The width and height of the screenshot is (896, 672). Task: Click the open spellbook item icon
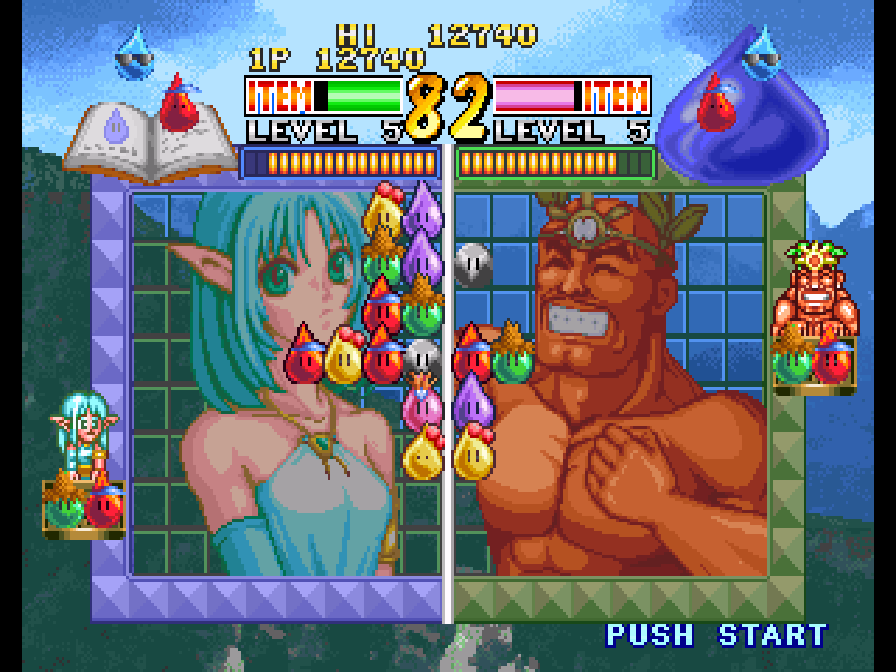[137, 145]
